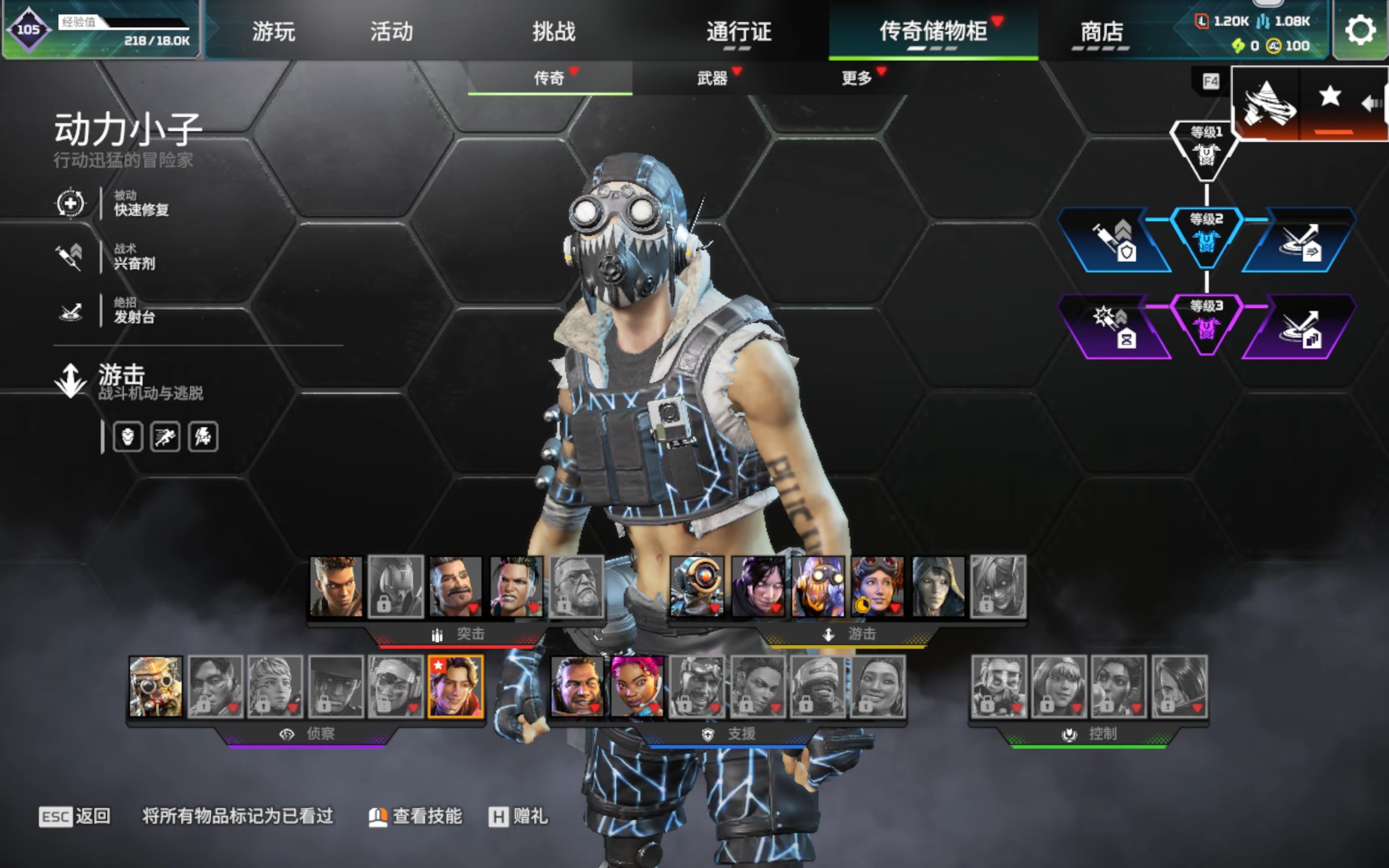Image resolution: width=1389 pixels, height=868 pixels.
Task: Open the 游玩 (Play) tab
Action: pos(273,31)
